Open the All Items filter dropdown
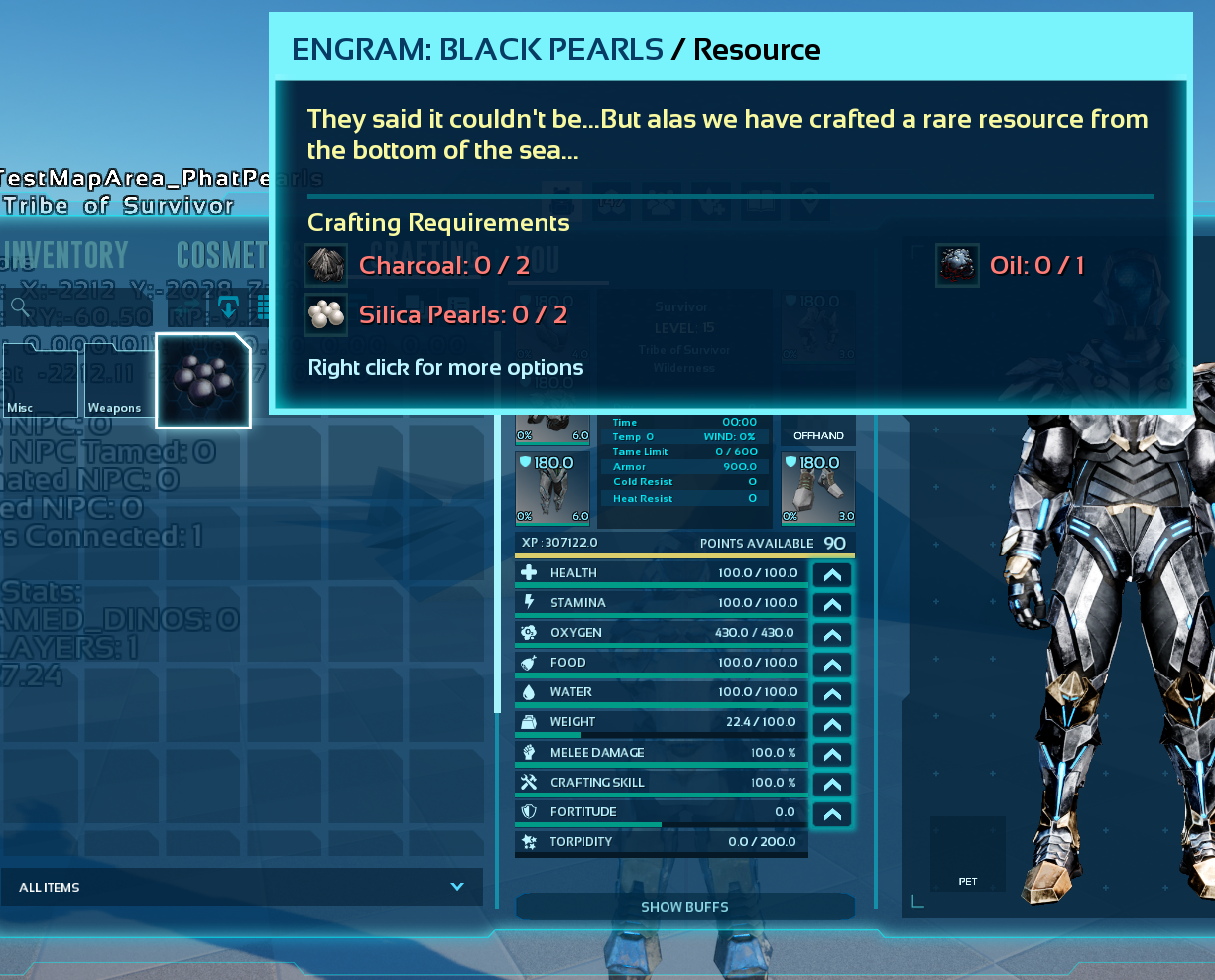The width and height of the screenshot is (1215, 980). pos(242,887)
